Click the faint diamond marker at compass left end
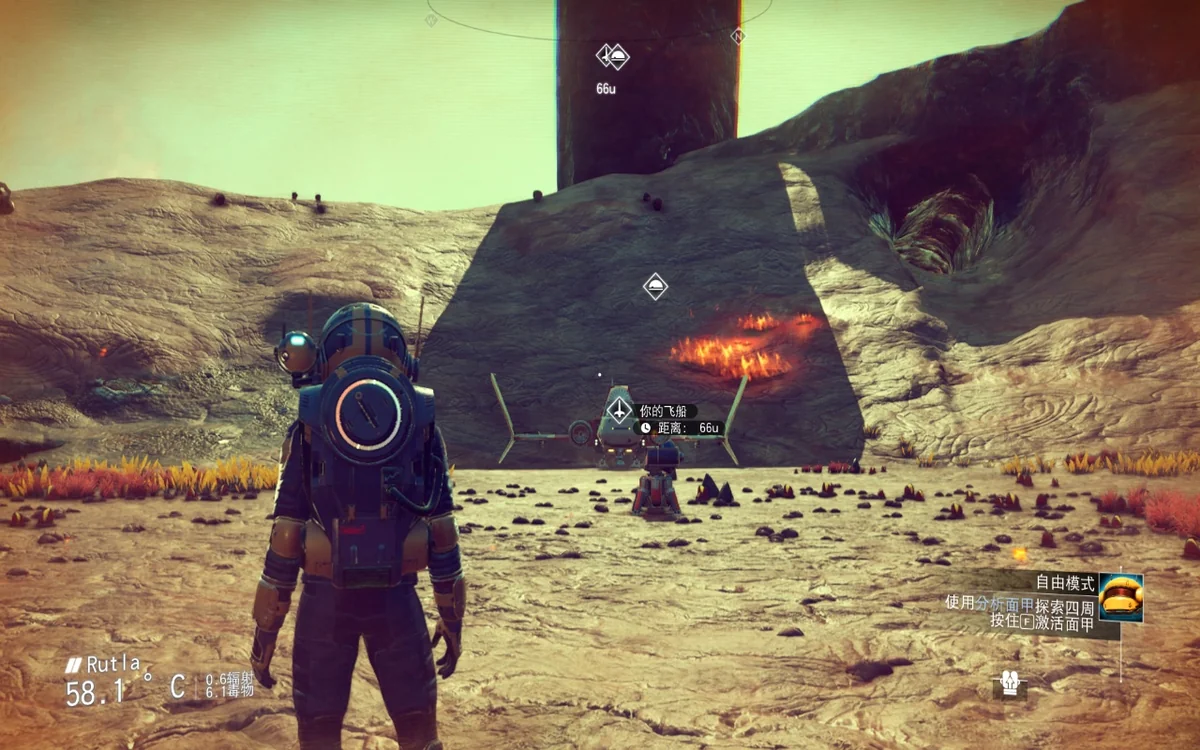This screenshot has height=750, width=1200. 431,20
